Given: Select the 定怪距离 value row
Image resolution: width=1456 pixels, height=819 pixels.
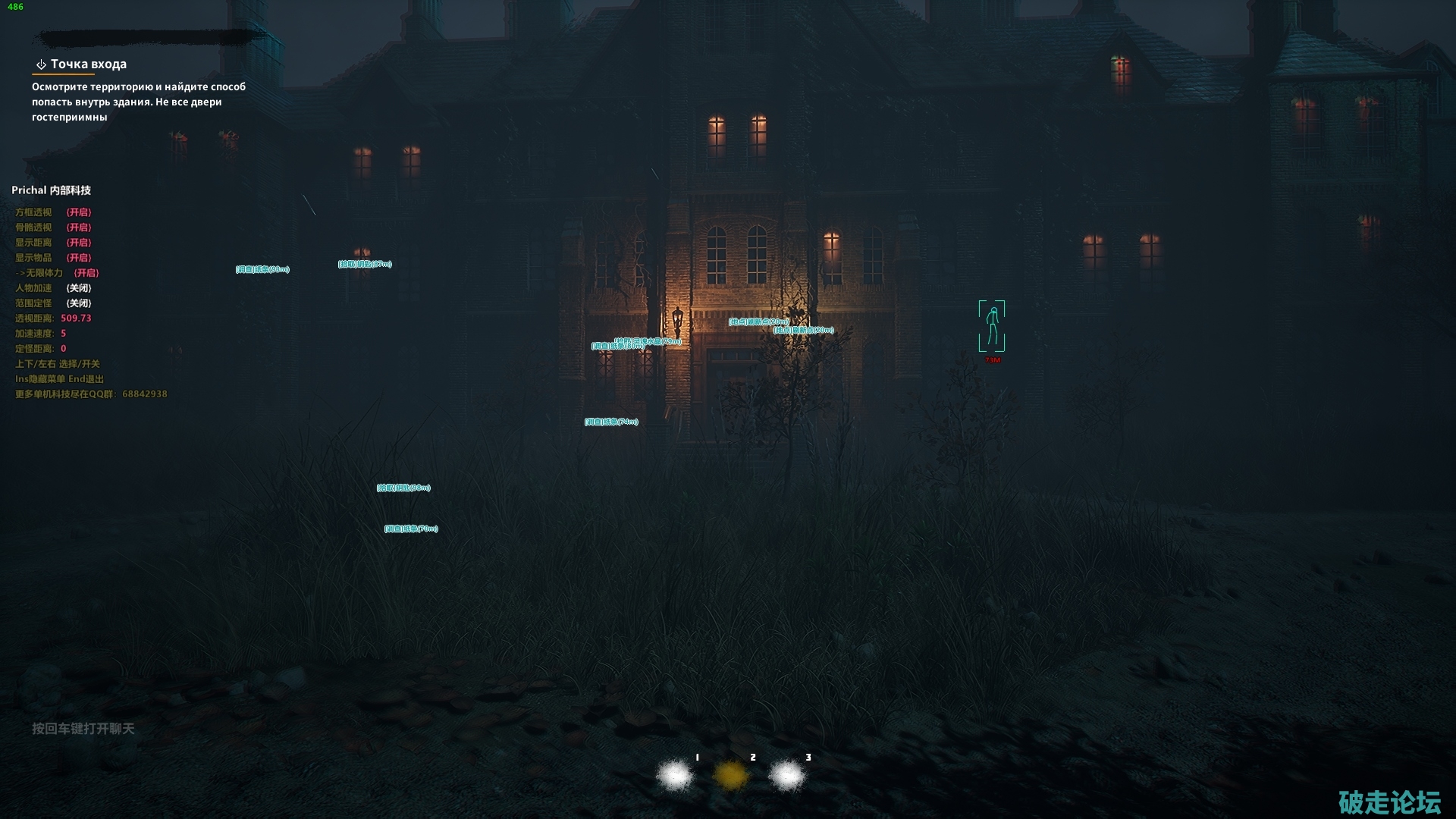Looking at the screenshot, I should tap(41, 349).
